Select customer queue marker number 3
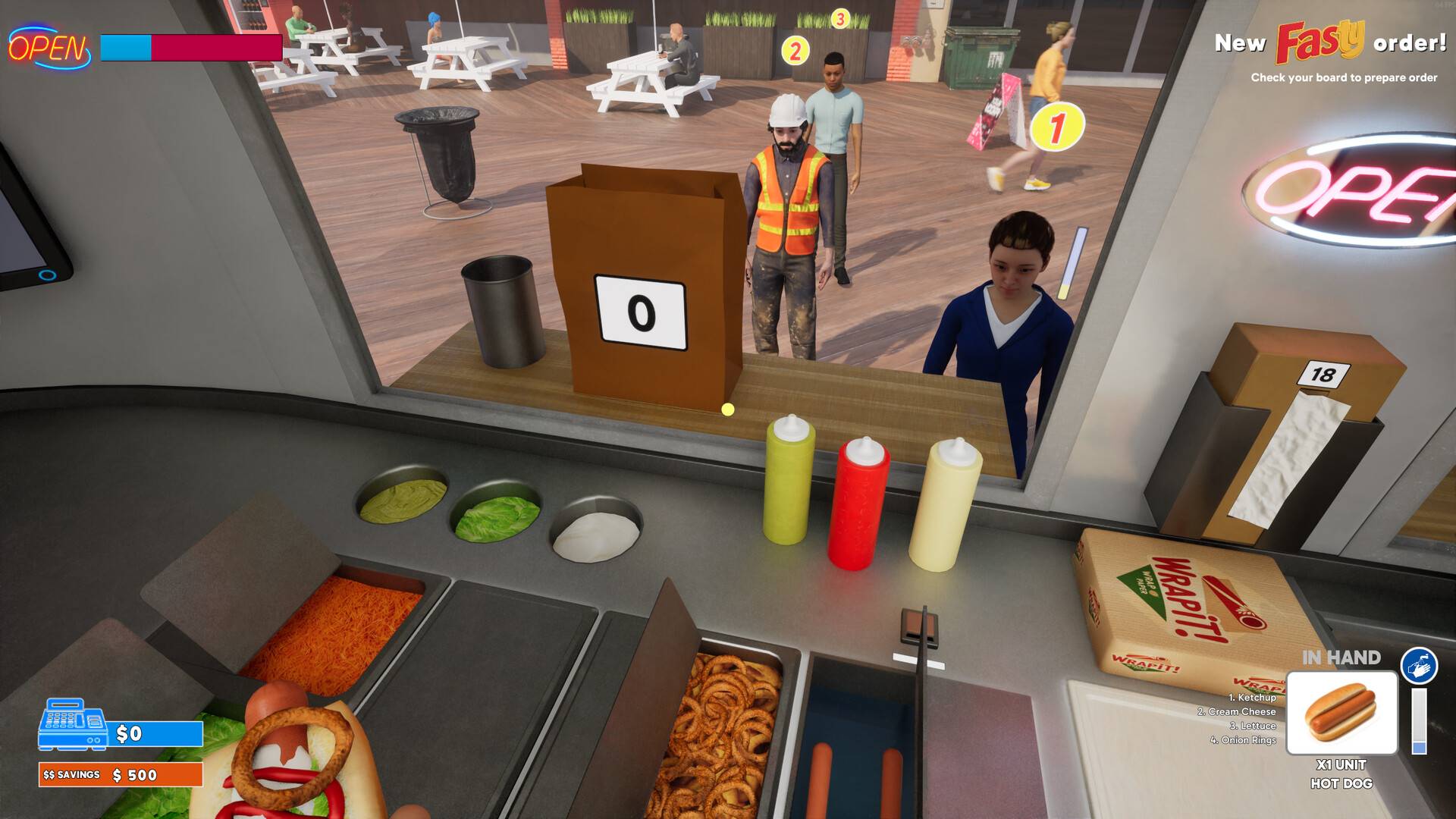 click(839, 17)
